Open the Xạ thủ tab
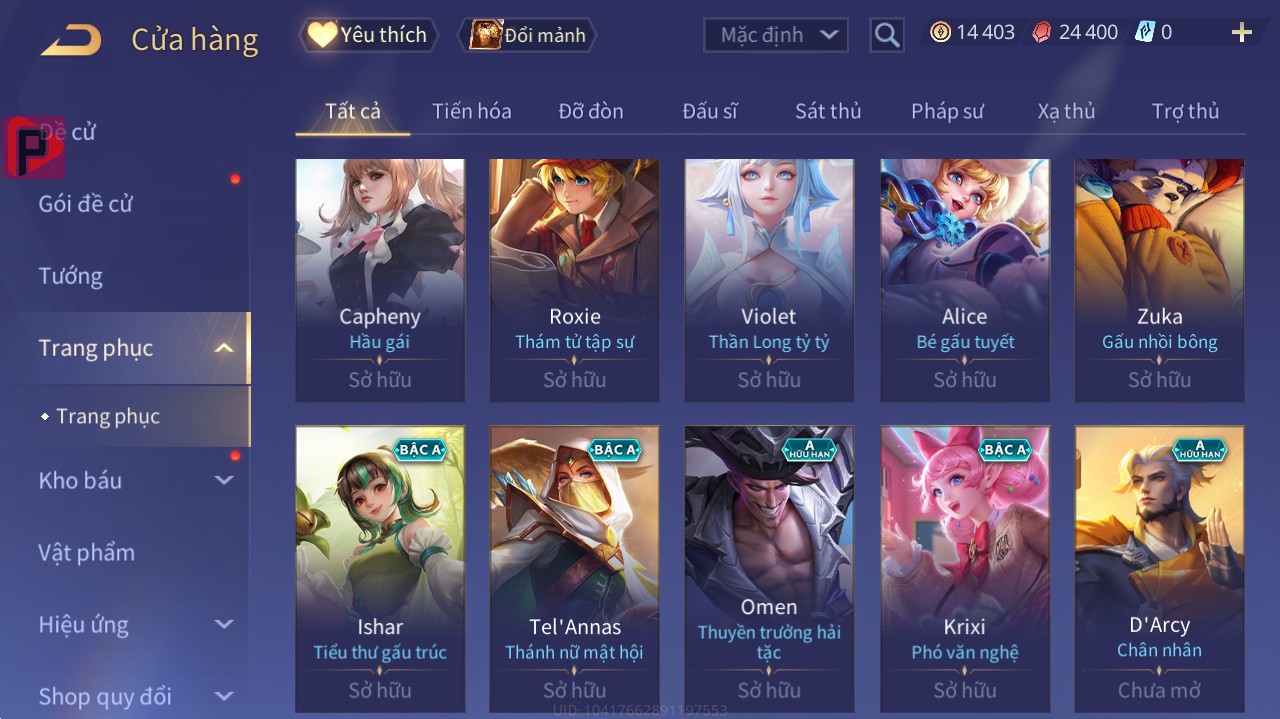The height and width of the screenshot is (719, 1280). pos(1066,111)
